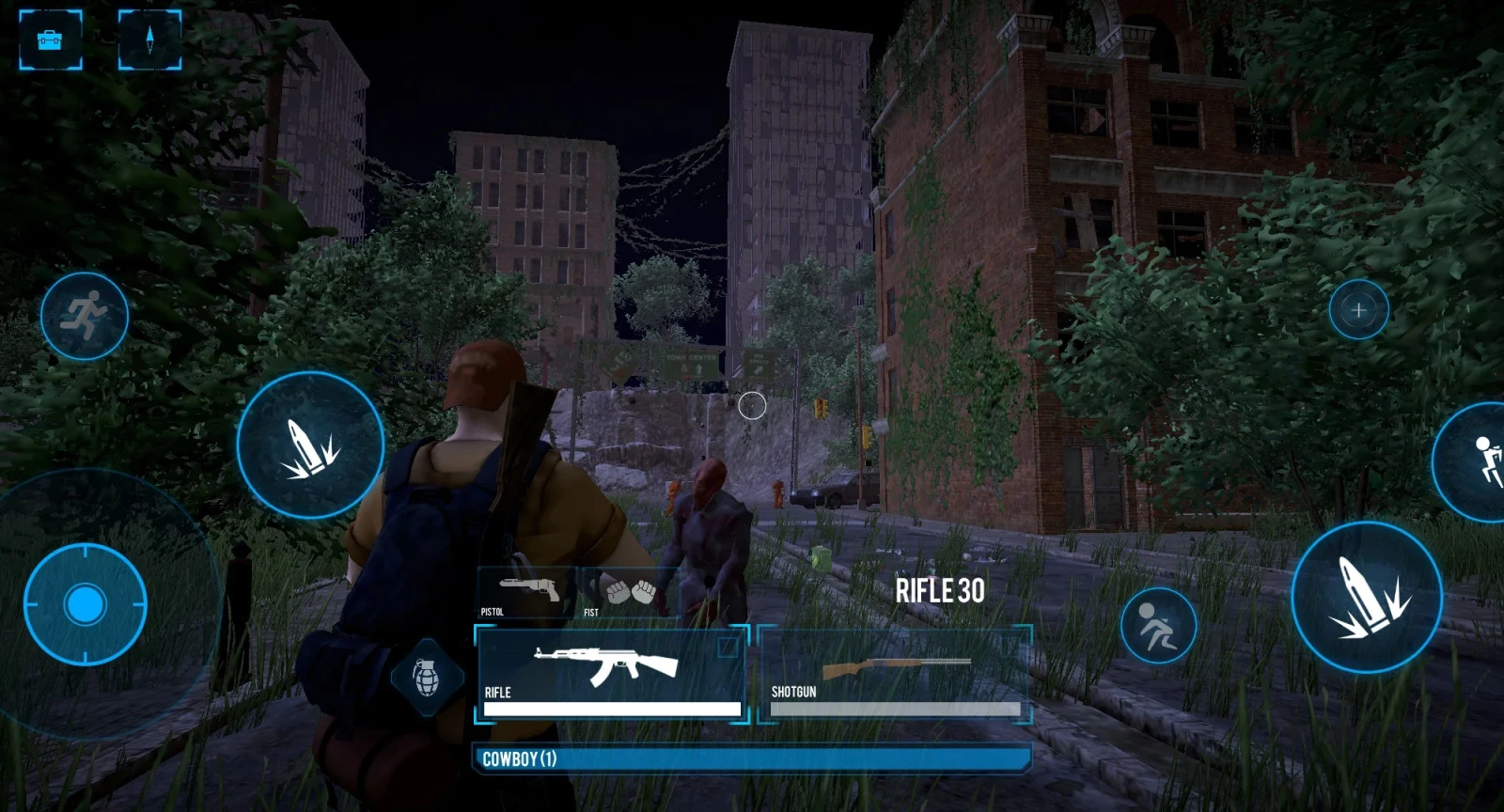This screenshot has width=1504, height=812.
Task: Fire using the left bullet button
Action: pyautogui.click(x=310, y=445)
